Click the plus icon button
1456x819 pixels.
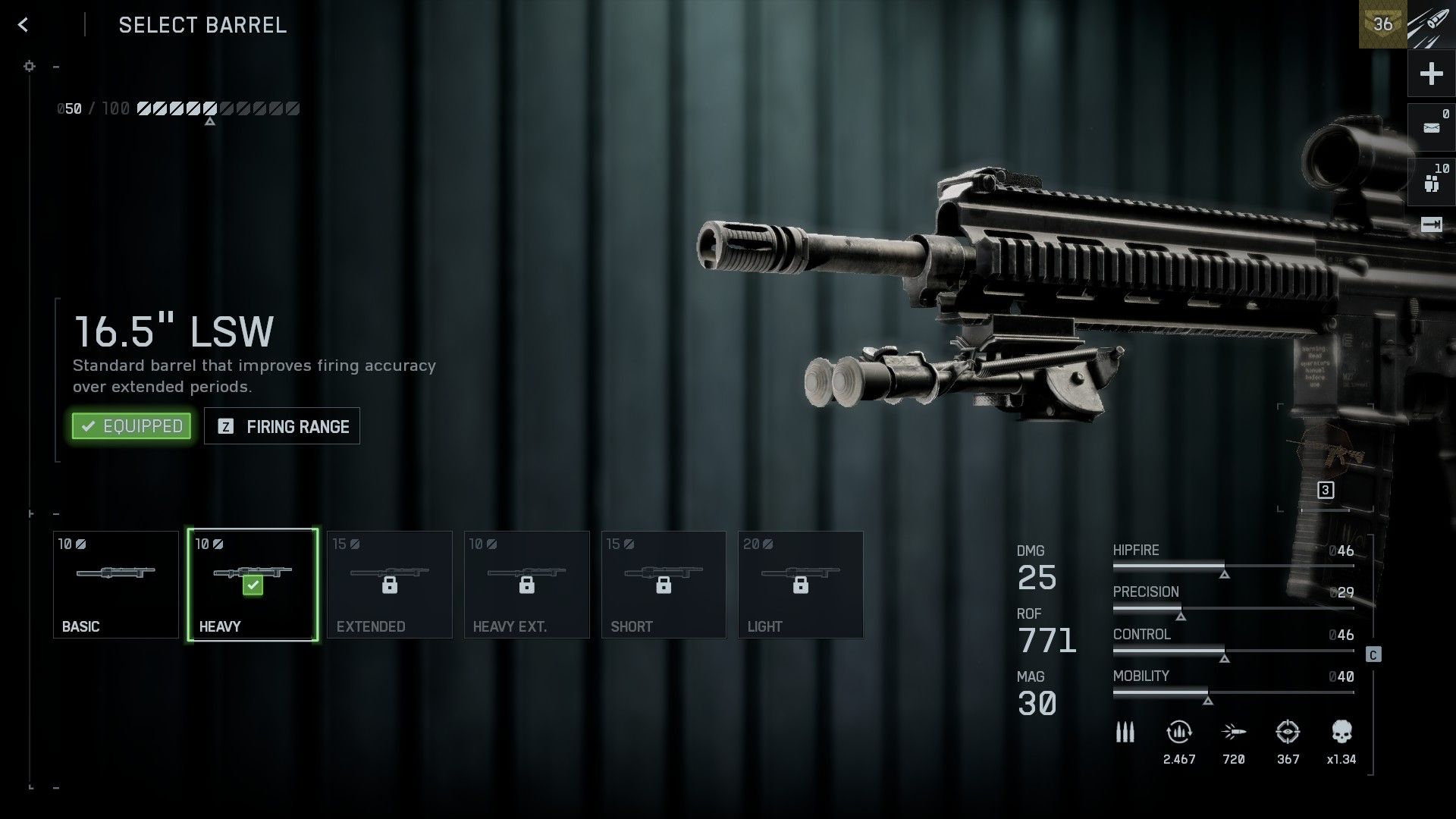(1431, 74)
